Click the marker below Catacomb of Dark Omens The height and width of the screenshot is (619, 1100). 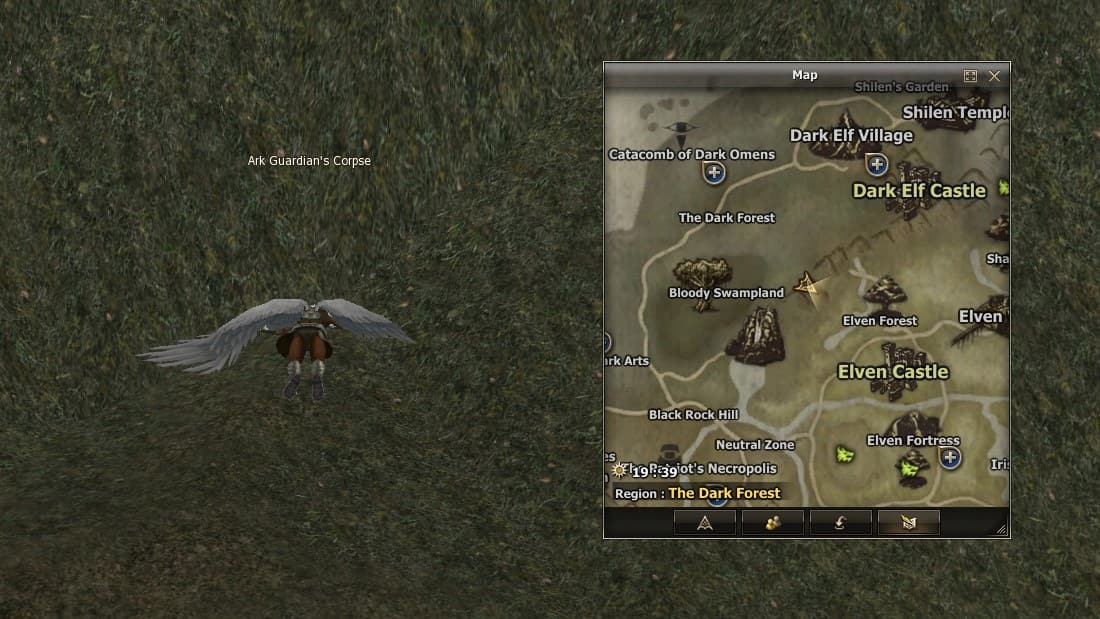pos(714,174)
